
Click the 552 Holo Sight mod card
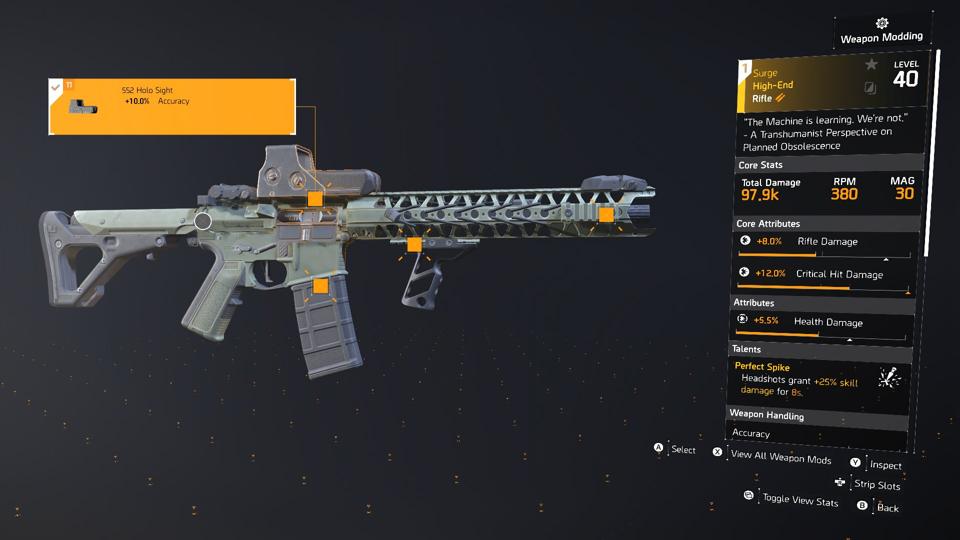pyautogui.click(x=172, y=106)
